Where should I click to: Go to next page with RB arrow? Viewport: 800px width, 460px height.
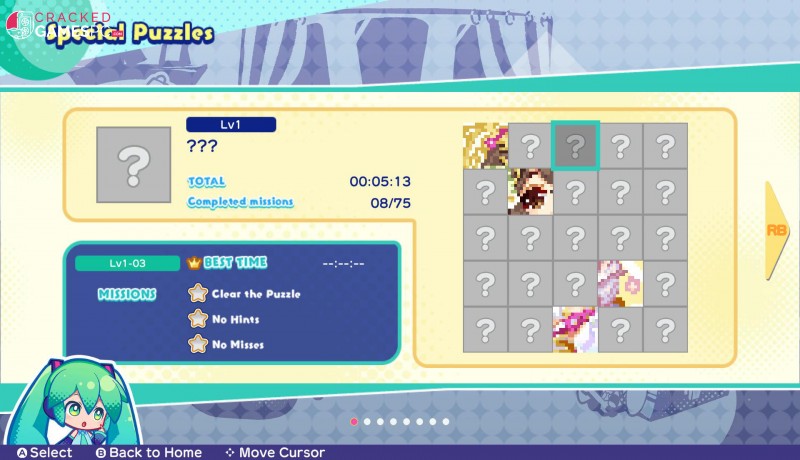(779, 230)
